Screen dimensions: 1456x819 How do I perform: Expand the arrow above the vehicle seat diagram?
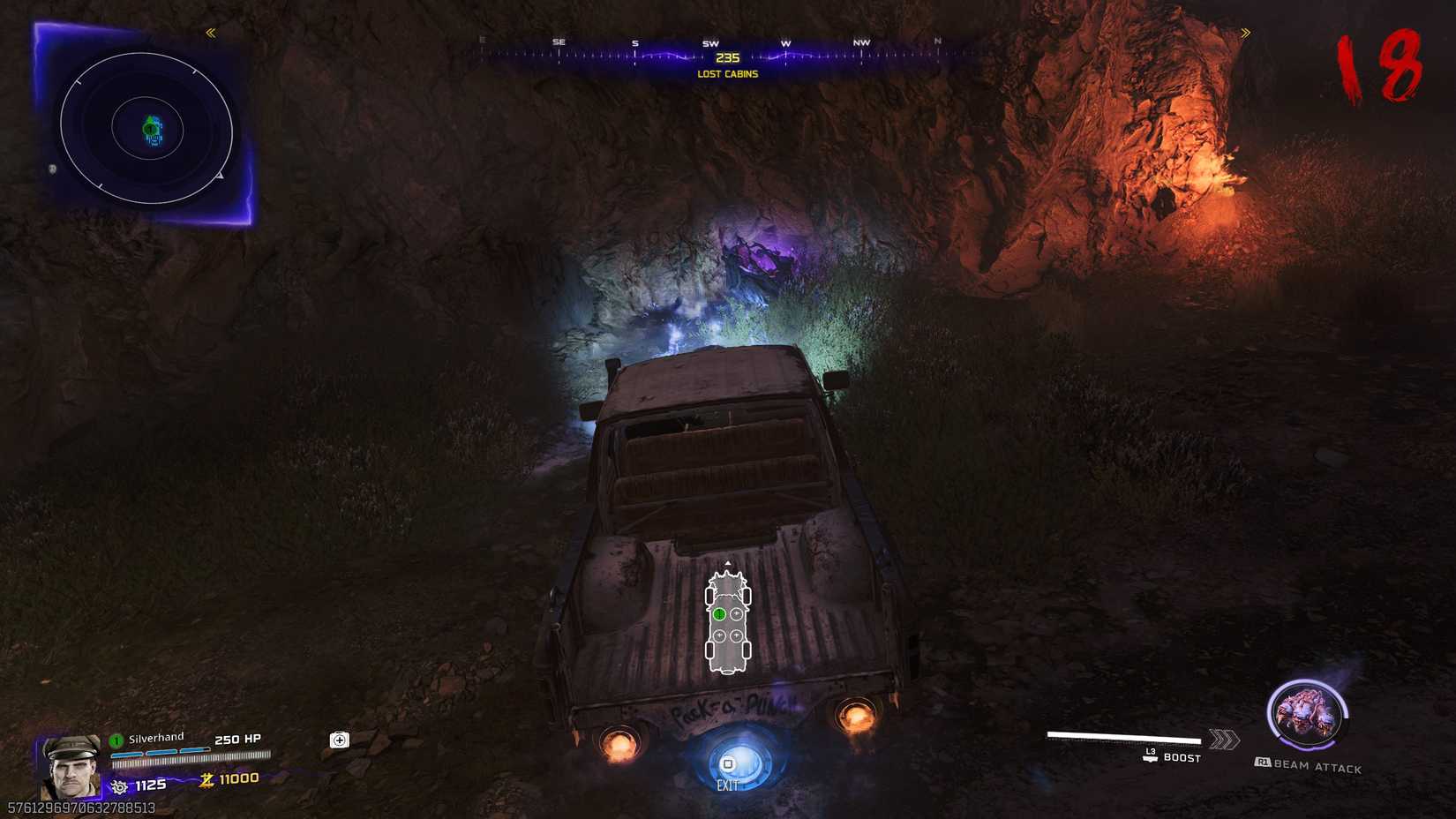728,562
